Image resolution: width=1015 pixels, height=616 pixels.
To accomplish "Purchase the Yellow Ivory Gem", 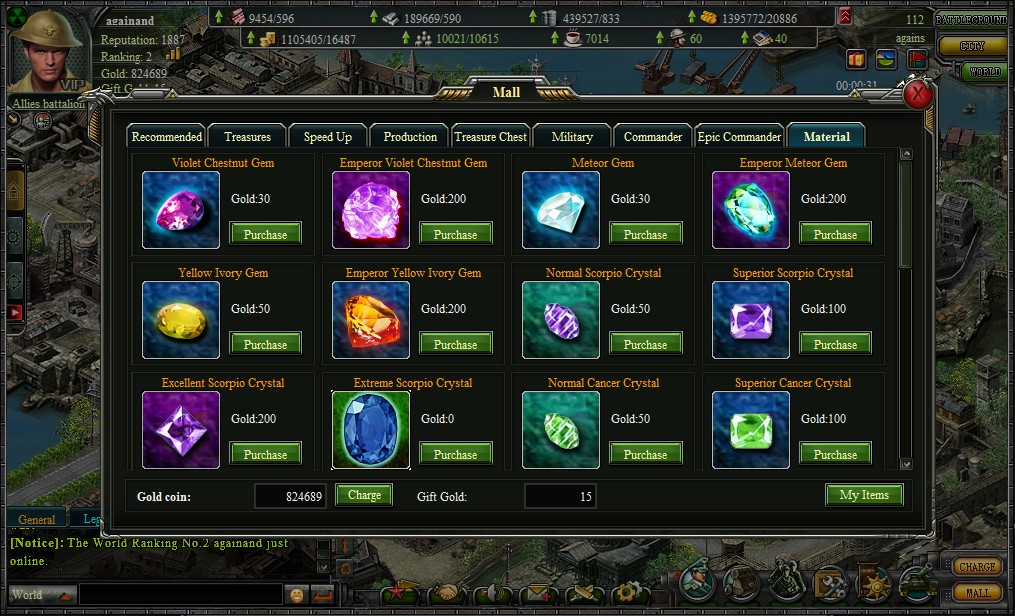I will (265, 344).
